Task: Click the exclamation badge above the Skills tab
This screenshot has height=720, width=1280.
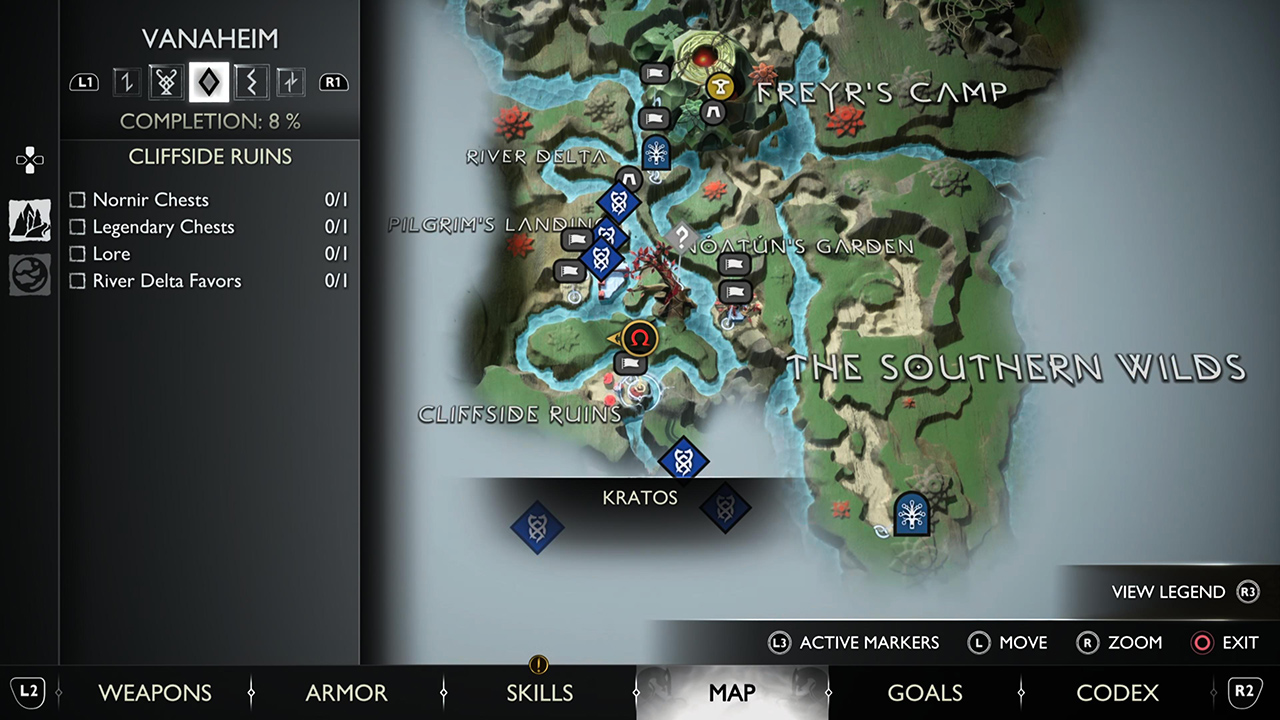Action: [x=537, y=664]
